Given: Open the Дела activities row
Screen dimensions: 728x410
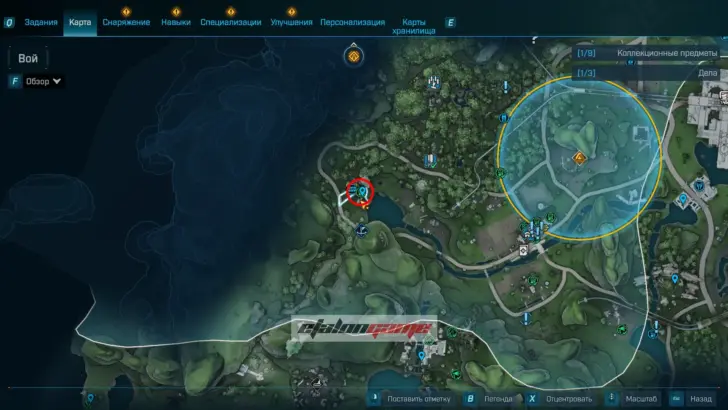Looking at the screenshot, I should [650, 73].
